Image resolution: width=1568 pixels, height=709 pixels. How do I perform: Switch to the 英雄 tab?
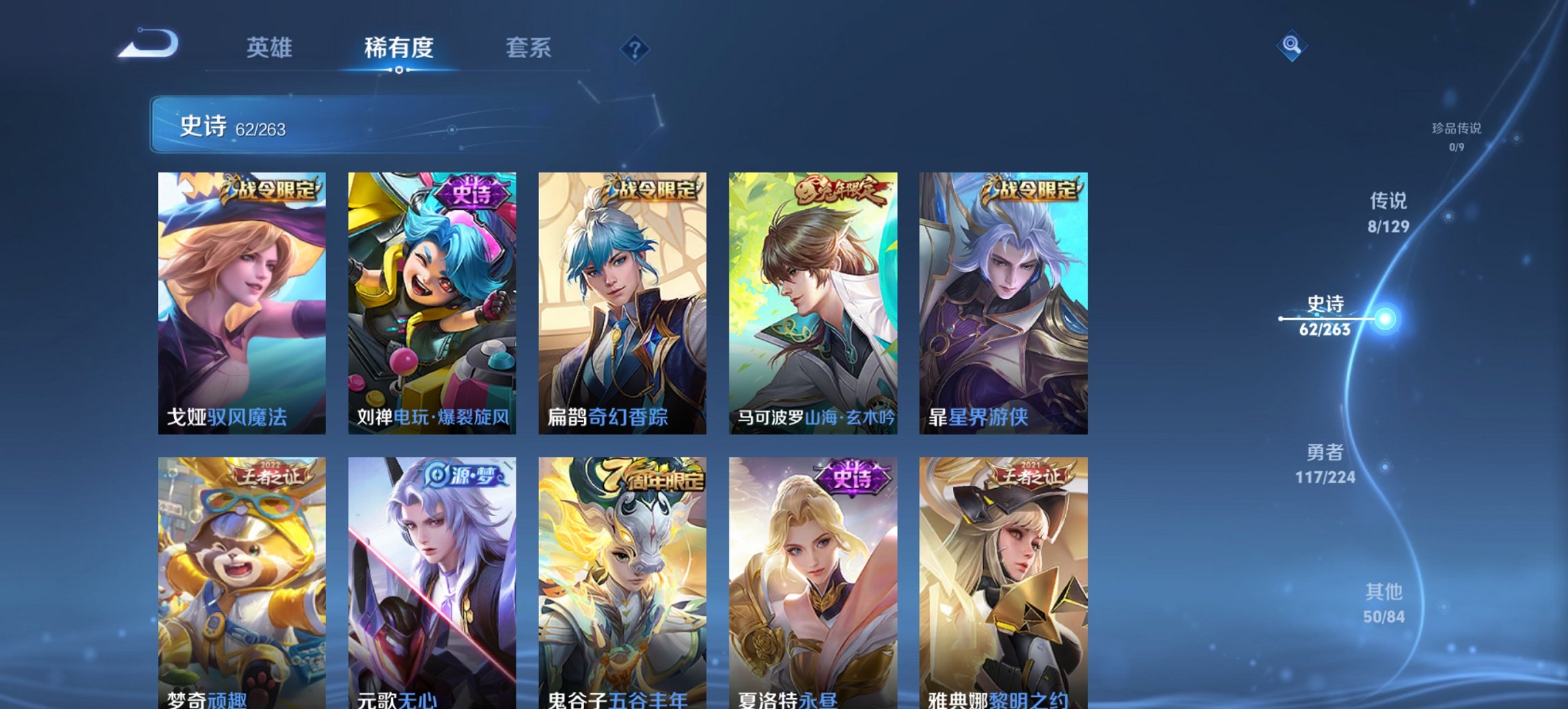(272, 49)
